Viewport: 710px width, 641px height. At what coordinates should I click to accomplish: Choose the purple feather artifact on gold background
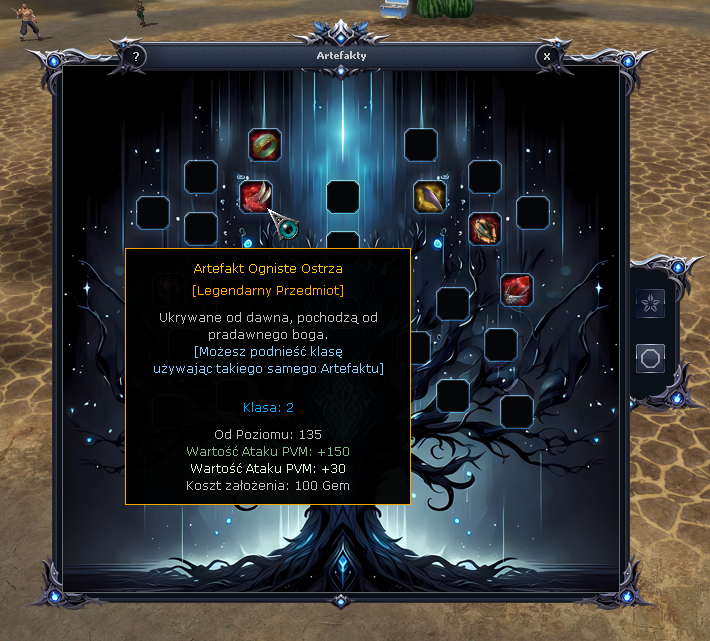(430, 196)
